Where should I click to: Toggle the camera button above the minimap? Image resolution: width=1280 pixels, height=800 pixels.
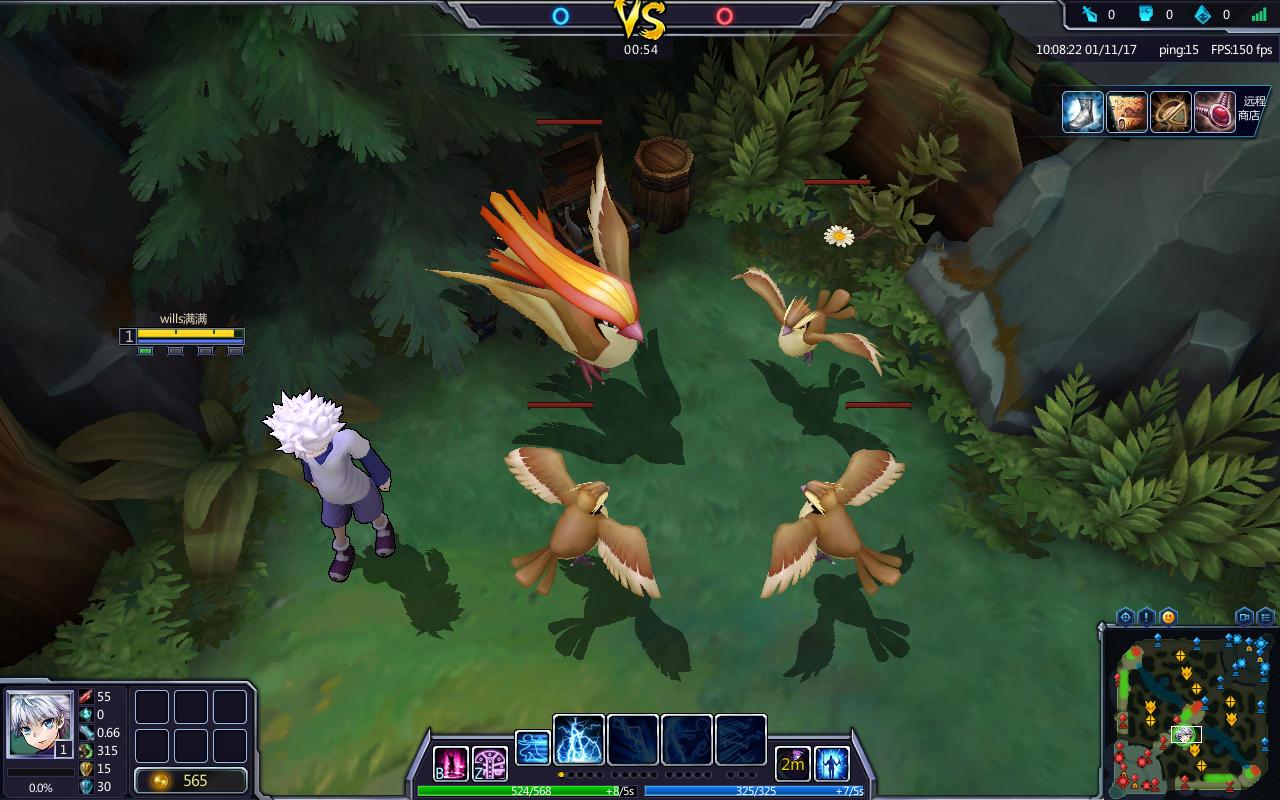pyautogui.click(x=1244, y=616)
